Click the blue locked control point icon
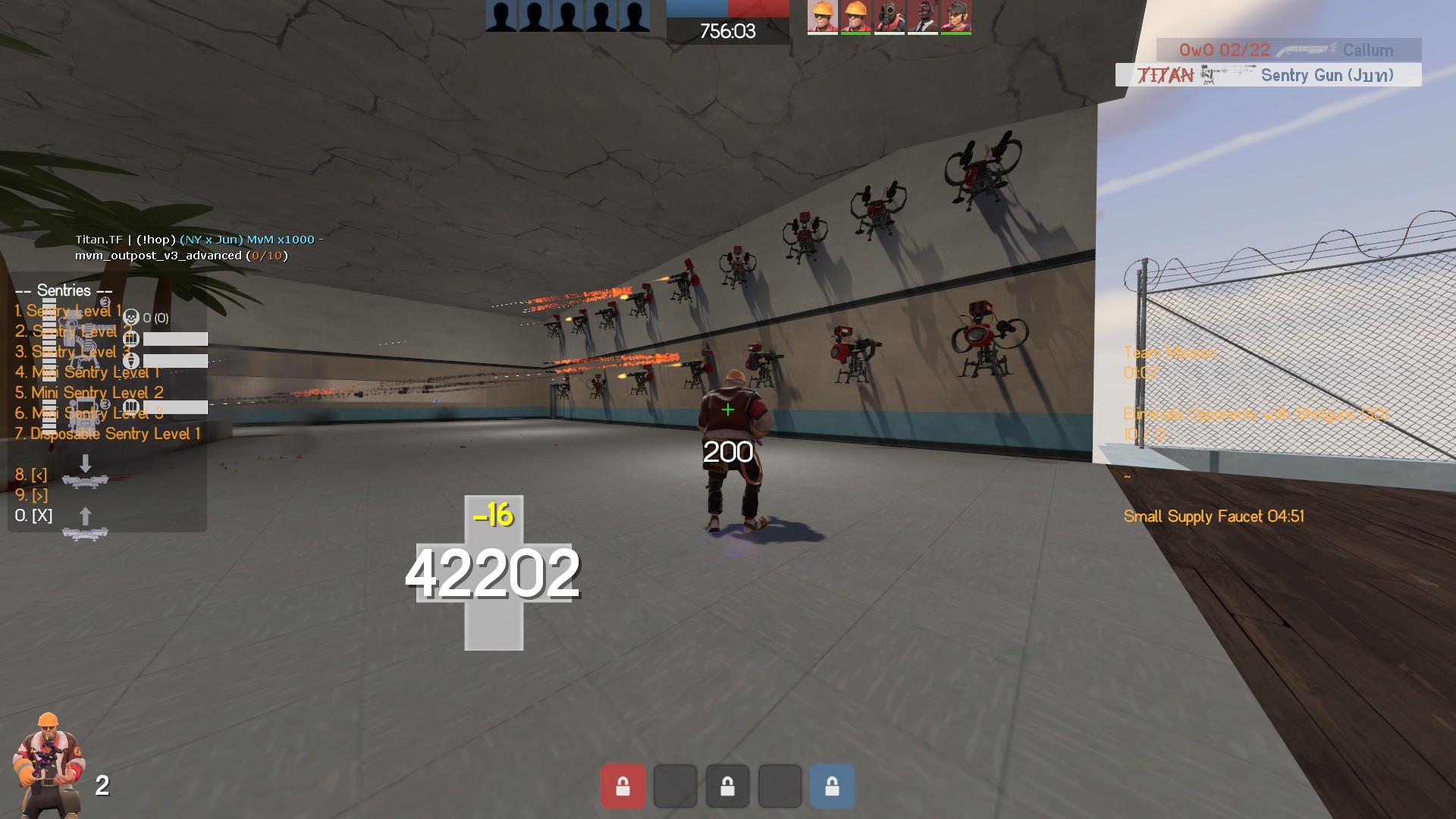Image resolution: width=1456 pixels, height=819 pixels. coord(832,786)
